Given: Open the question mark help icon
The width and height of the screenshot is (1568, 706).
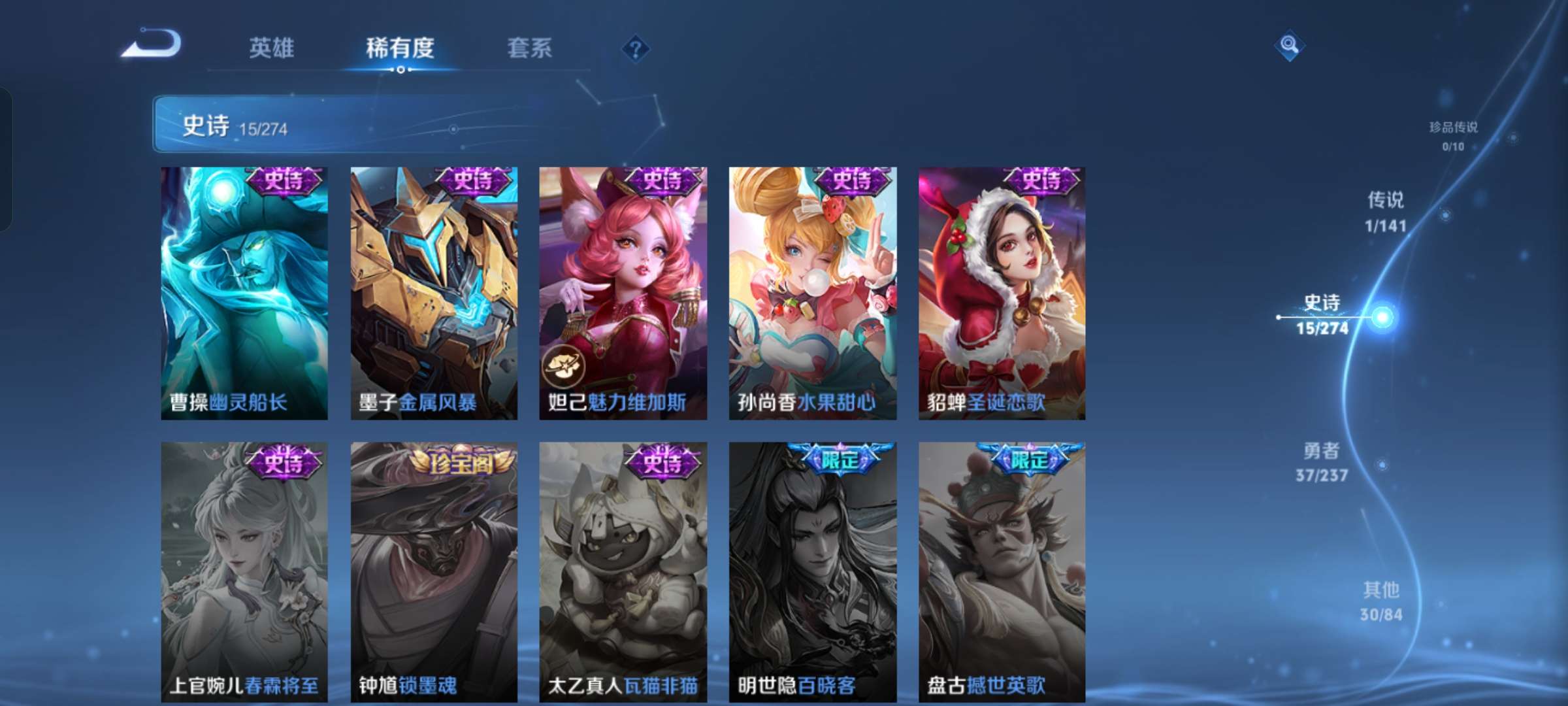Looking at the screenshot, I should [x=635, y=48].
